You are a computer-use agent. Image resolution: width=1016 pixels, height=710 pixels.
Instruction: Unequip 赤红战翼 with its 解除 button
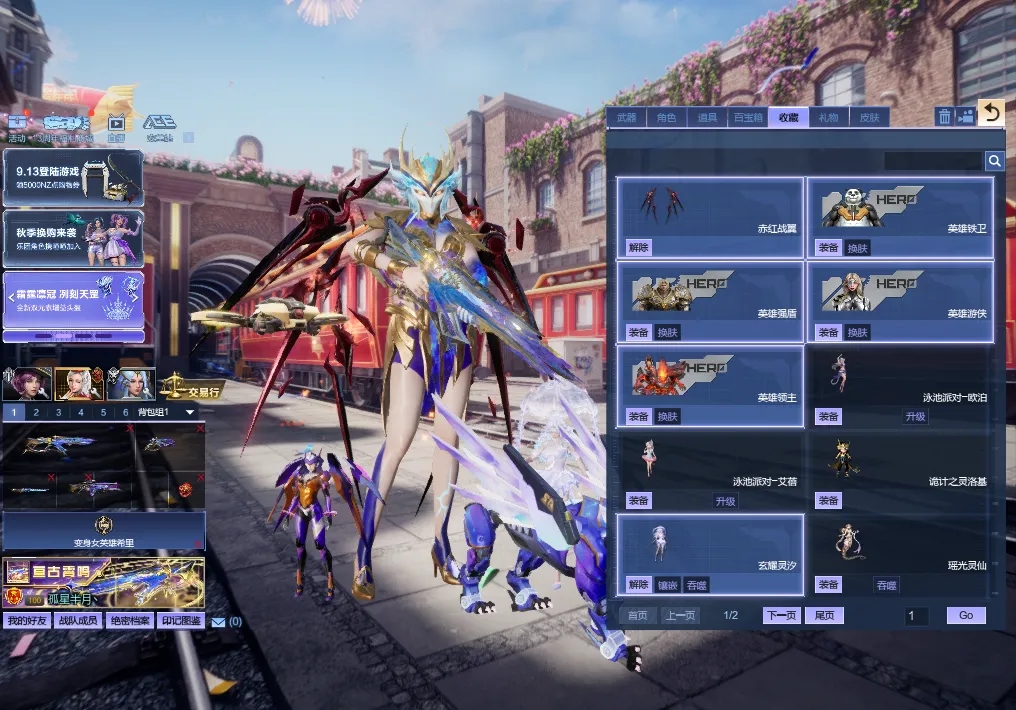(x=638, y=247)
